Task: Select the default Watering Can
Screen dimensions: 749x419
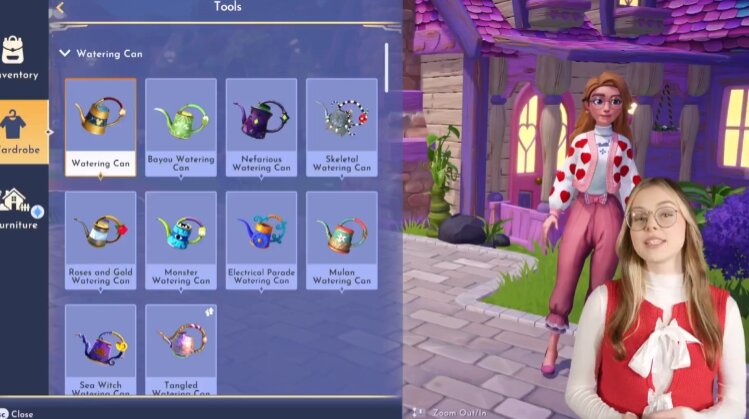Action: (x=101, y=127)
